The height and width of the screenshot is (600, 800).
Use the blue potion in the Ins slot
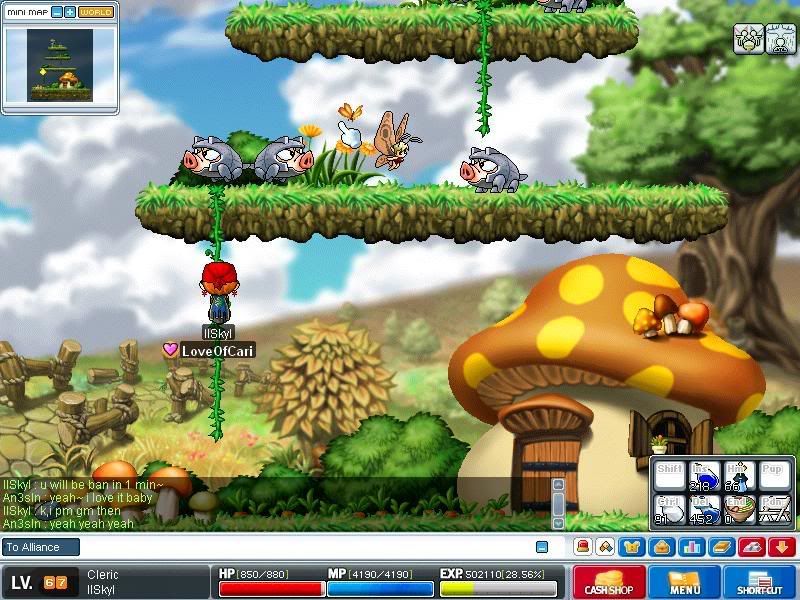click(703, 476)
